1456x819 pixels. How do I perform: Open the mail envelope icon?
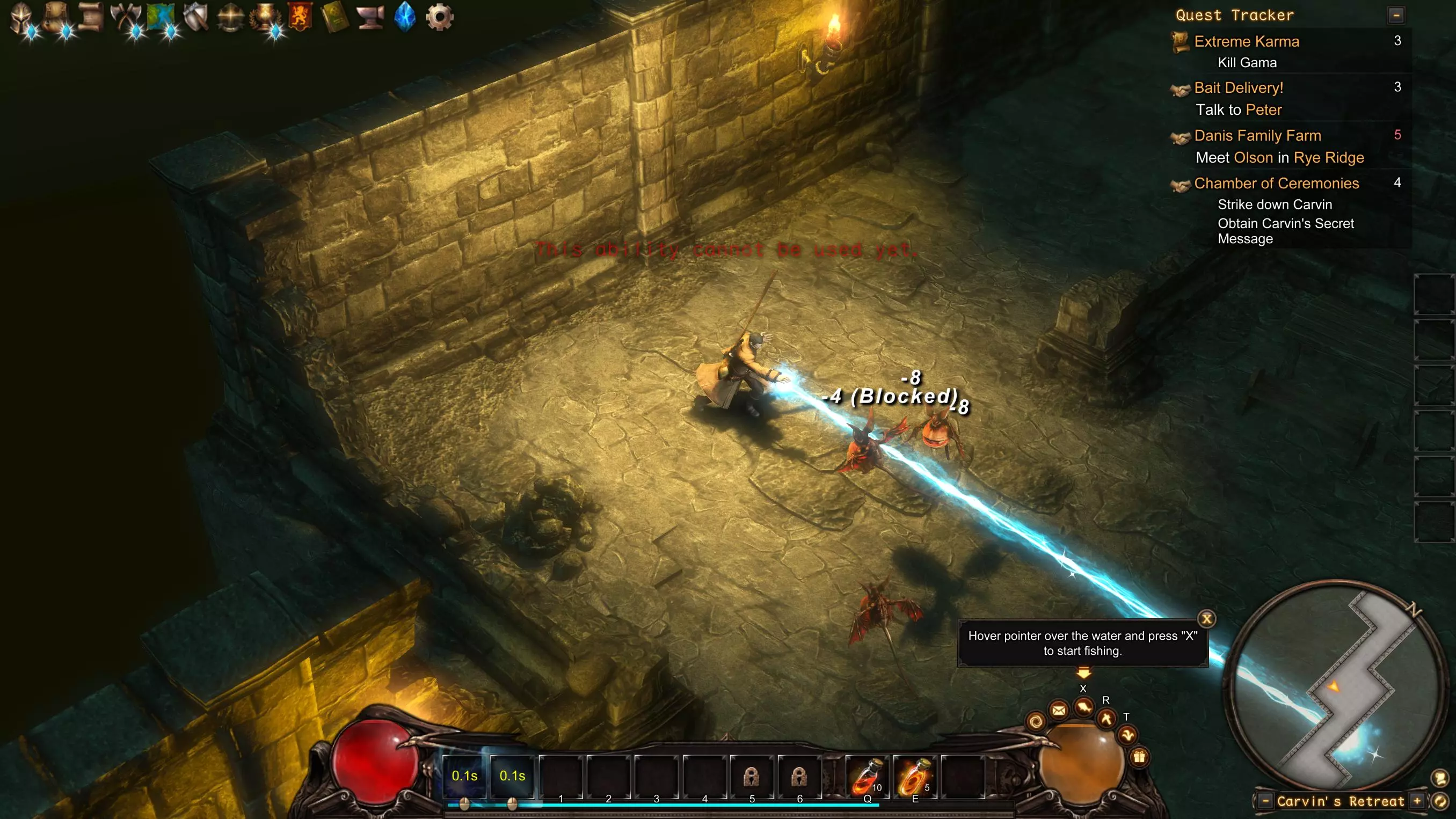[x=1059, y=710]
